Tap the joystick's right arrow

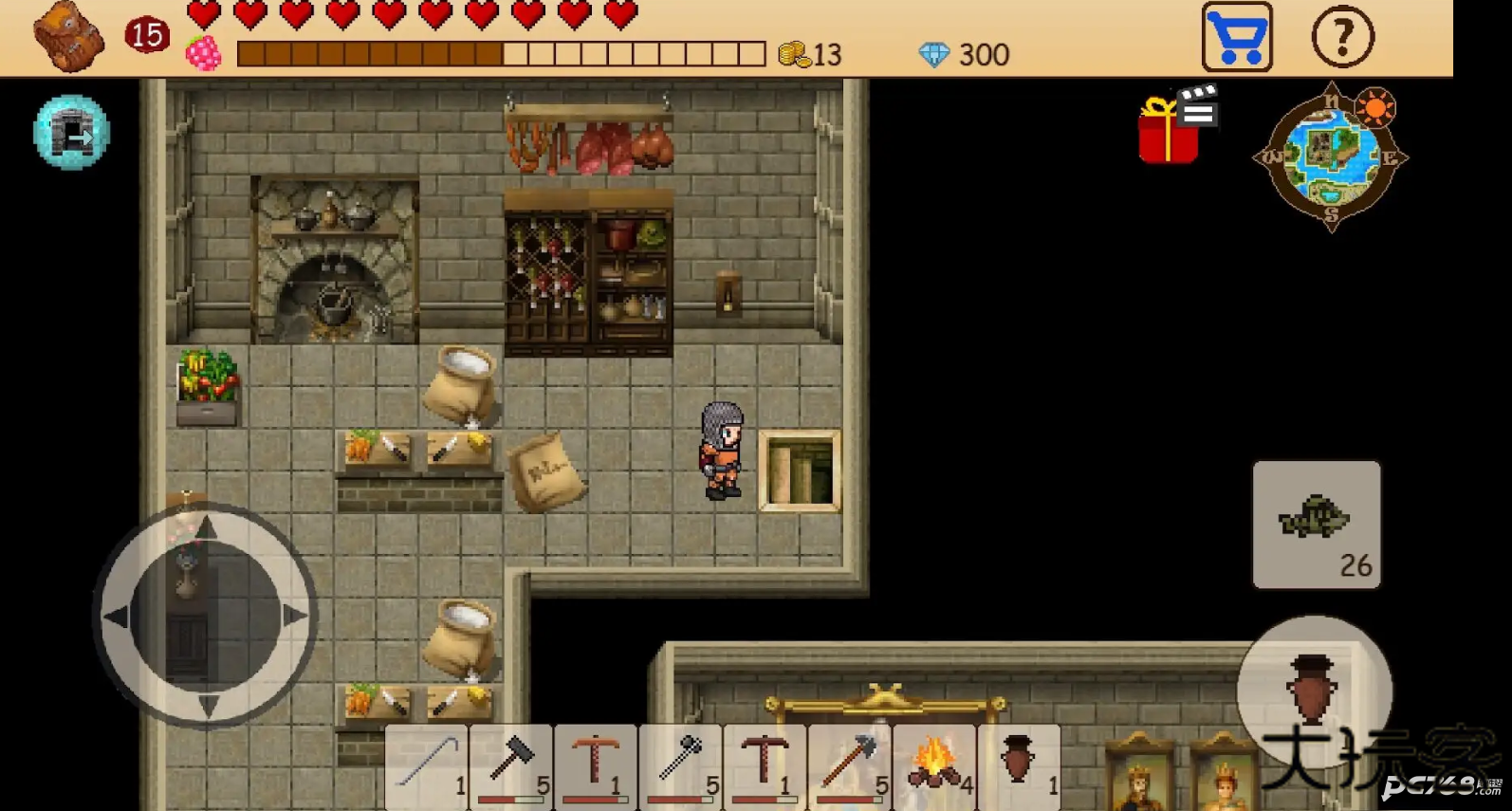coord(294,616)
